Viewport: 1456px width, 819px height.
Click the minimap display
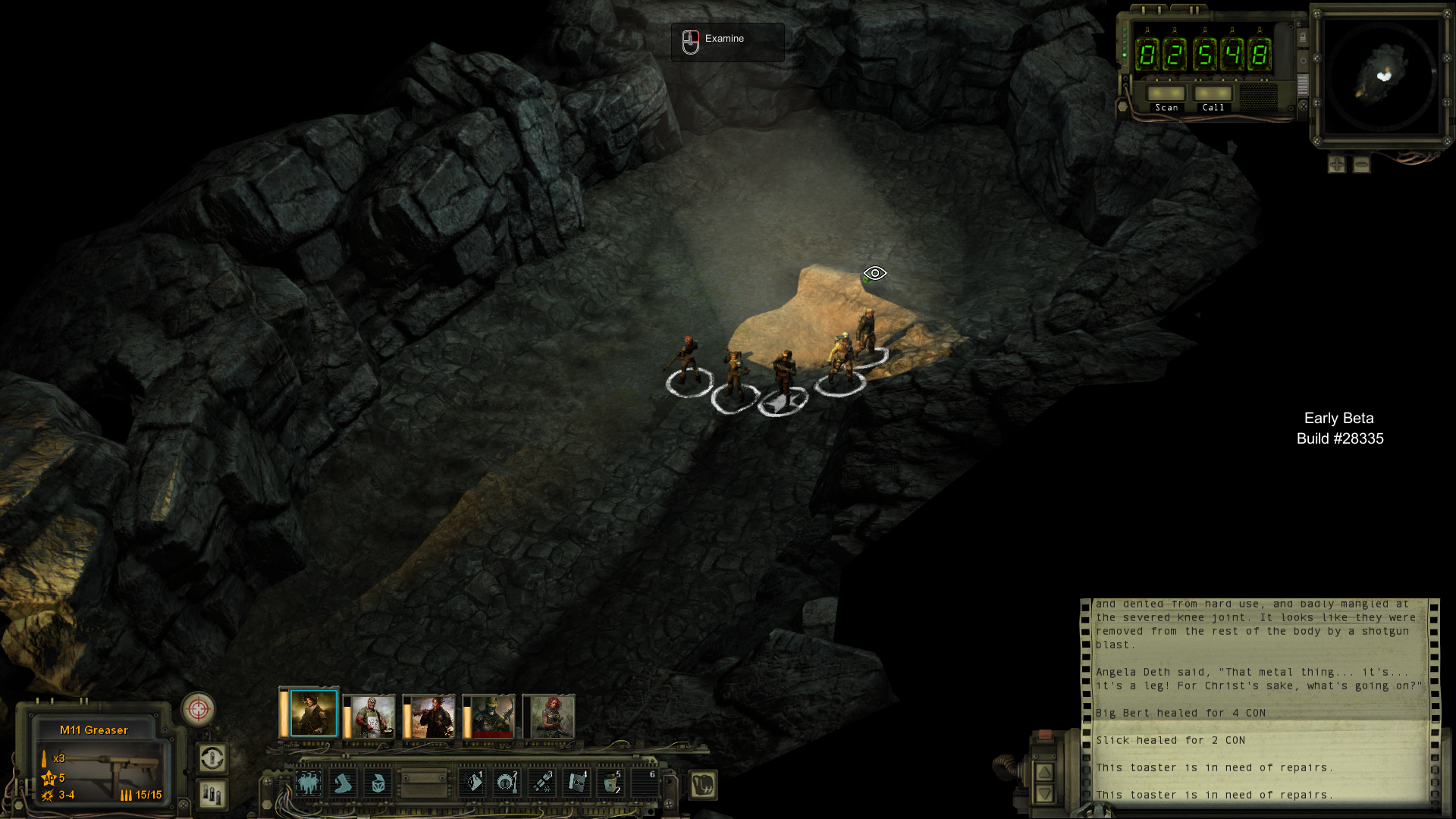tap(1381, 76)
